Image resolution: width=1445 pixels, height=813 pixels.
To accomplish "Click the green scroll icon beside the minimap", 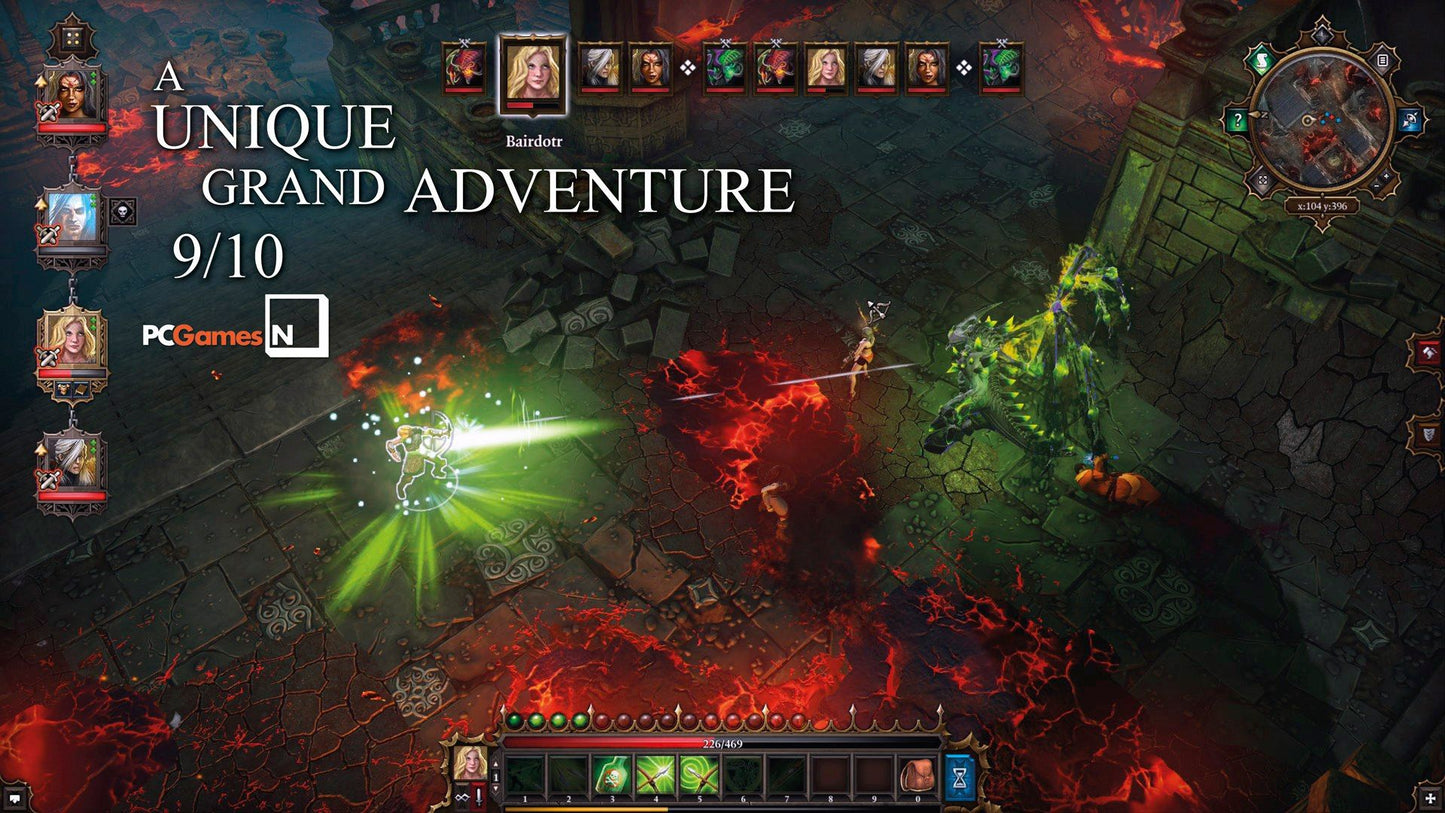I will click(x=1261, y=60).
